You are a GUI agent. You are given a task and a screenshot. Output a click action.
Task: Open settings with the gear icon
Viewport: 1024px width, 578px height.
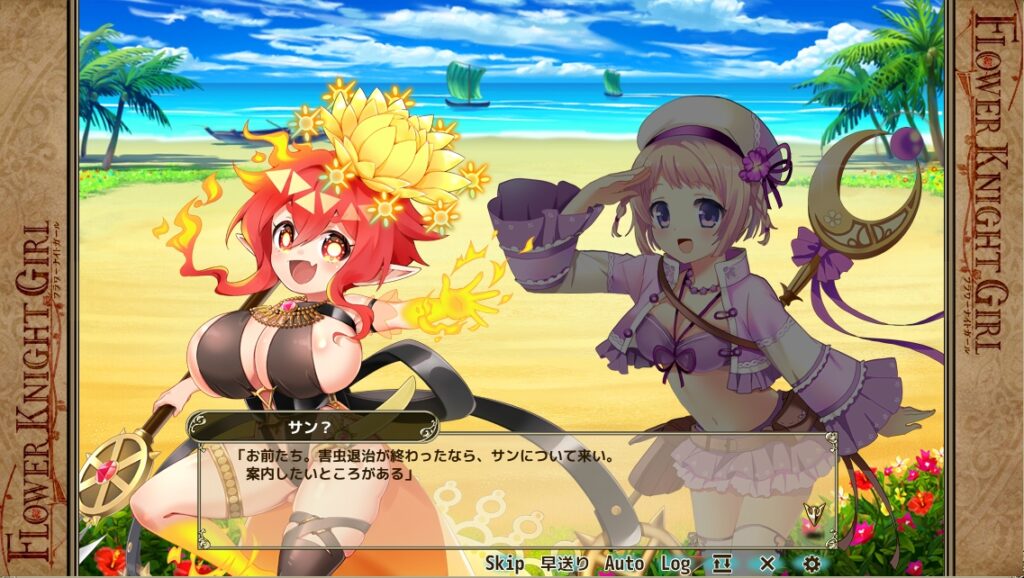[810, 564]
